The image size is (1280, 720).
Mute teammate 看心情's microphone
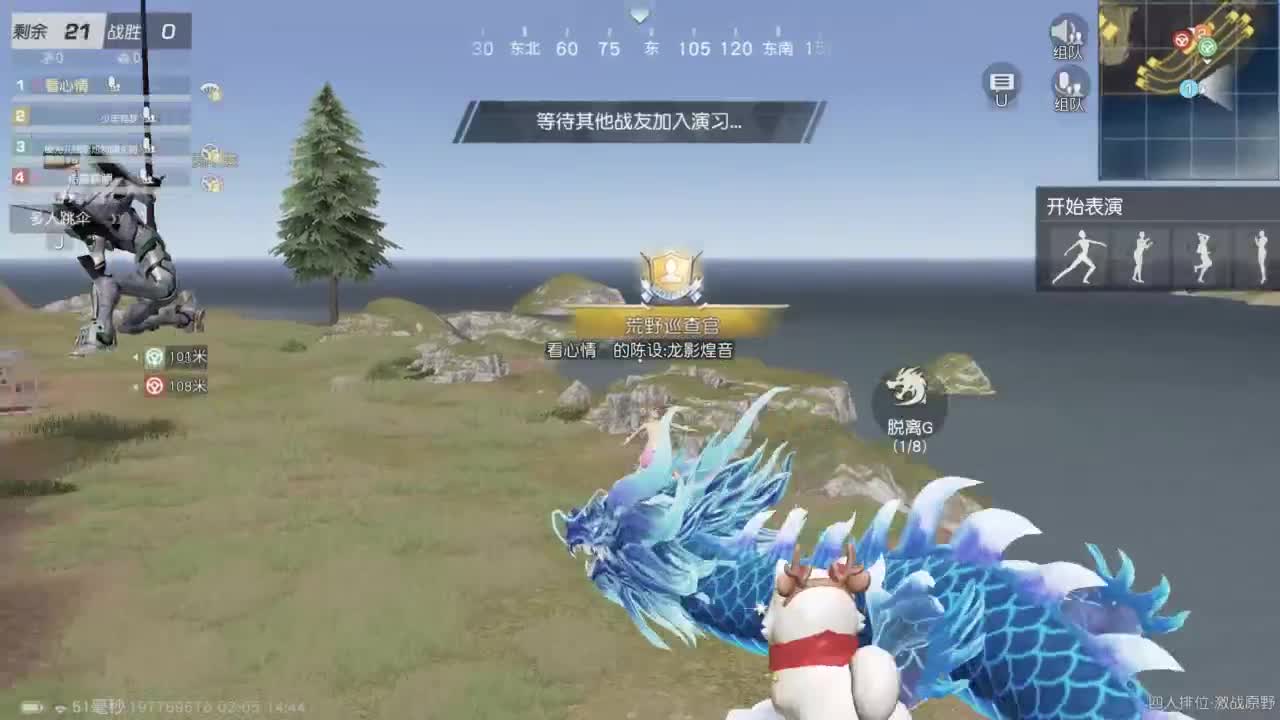[x=111, y=84]
